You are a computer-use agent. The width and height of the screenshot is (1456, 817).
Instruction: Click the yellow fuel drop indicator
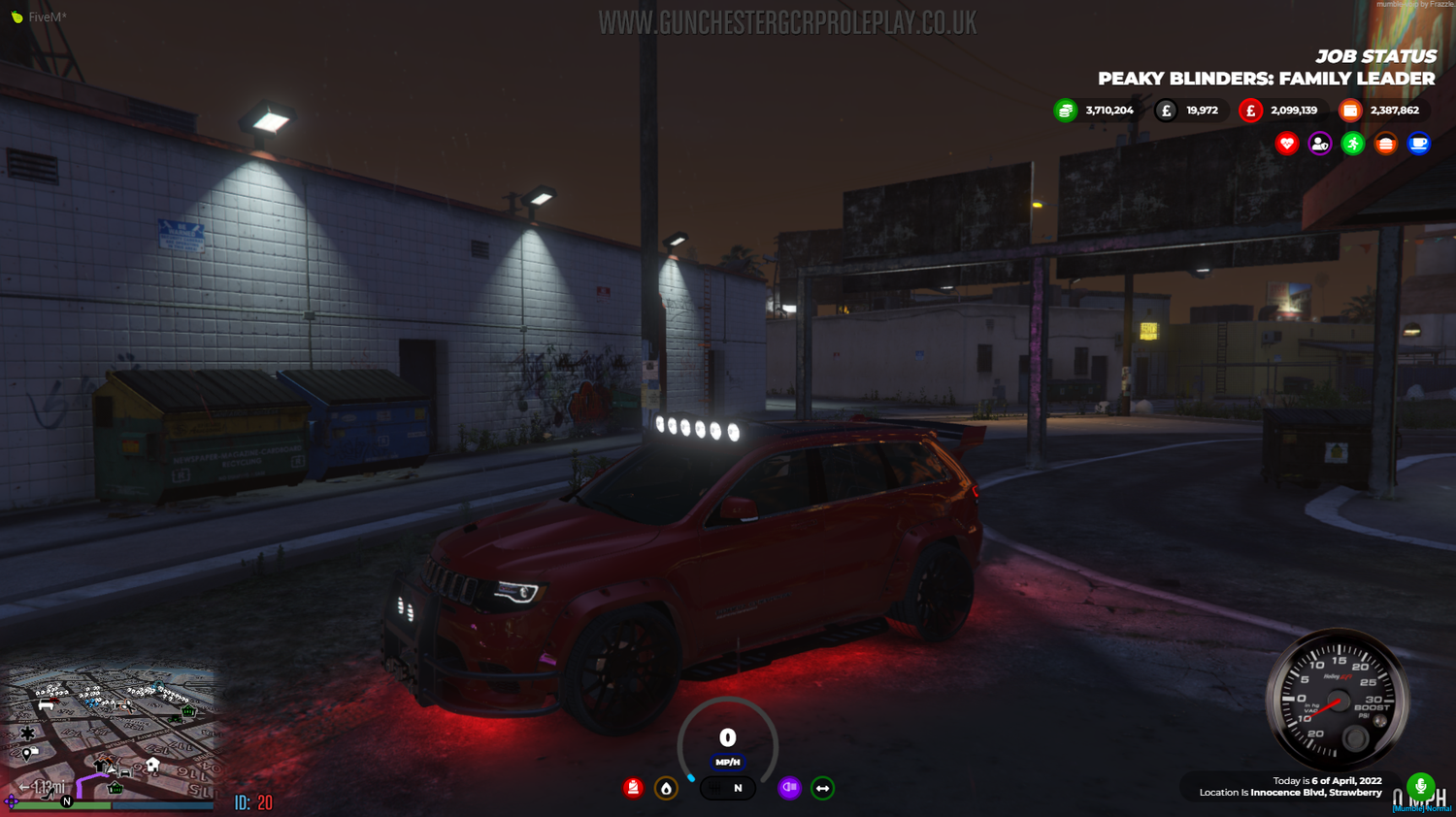coord(665,786)
